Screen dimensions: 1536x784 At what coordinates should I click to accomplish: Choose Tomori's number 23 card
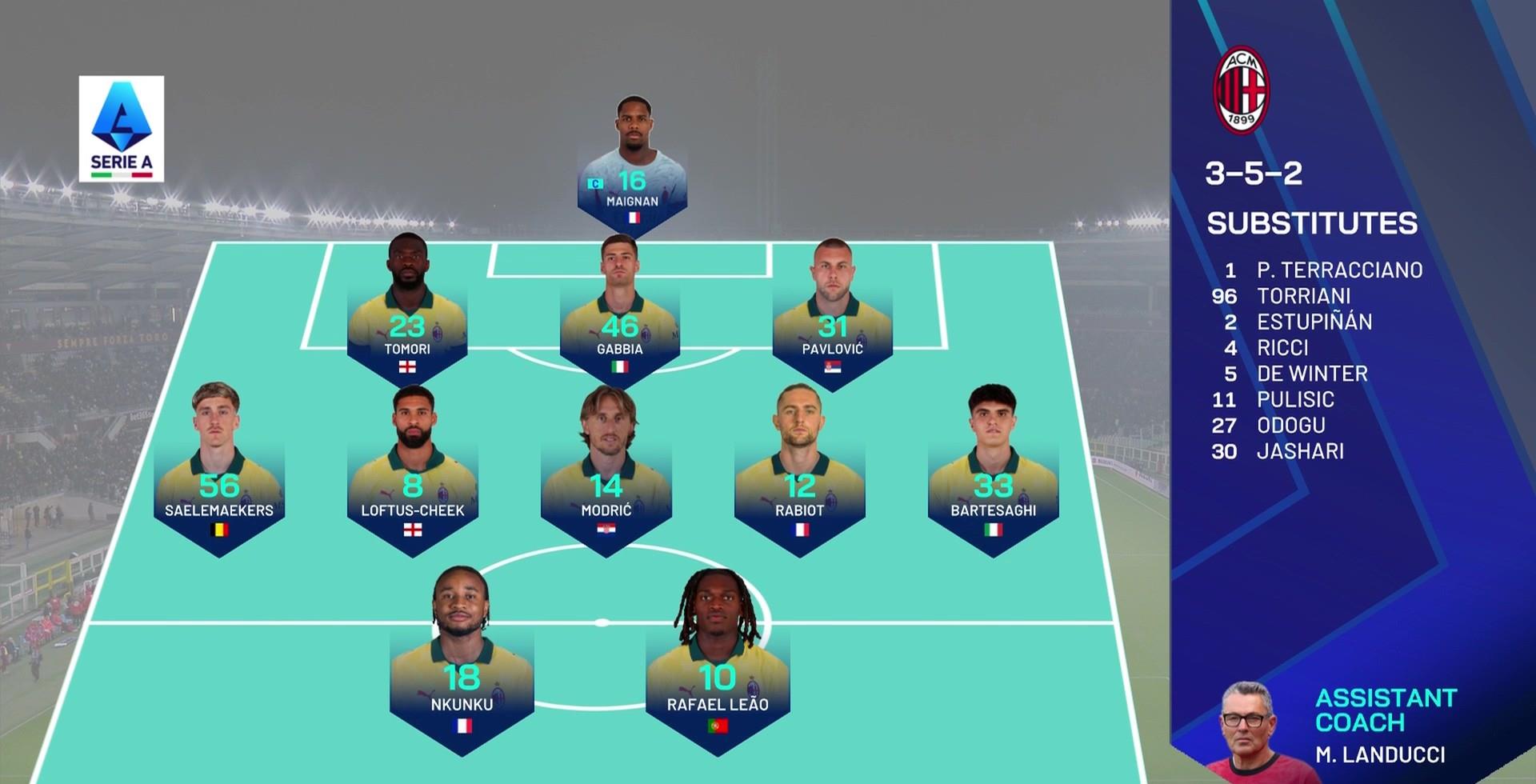[x=407, y=320]
